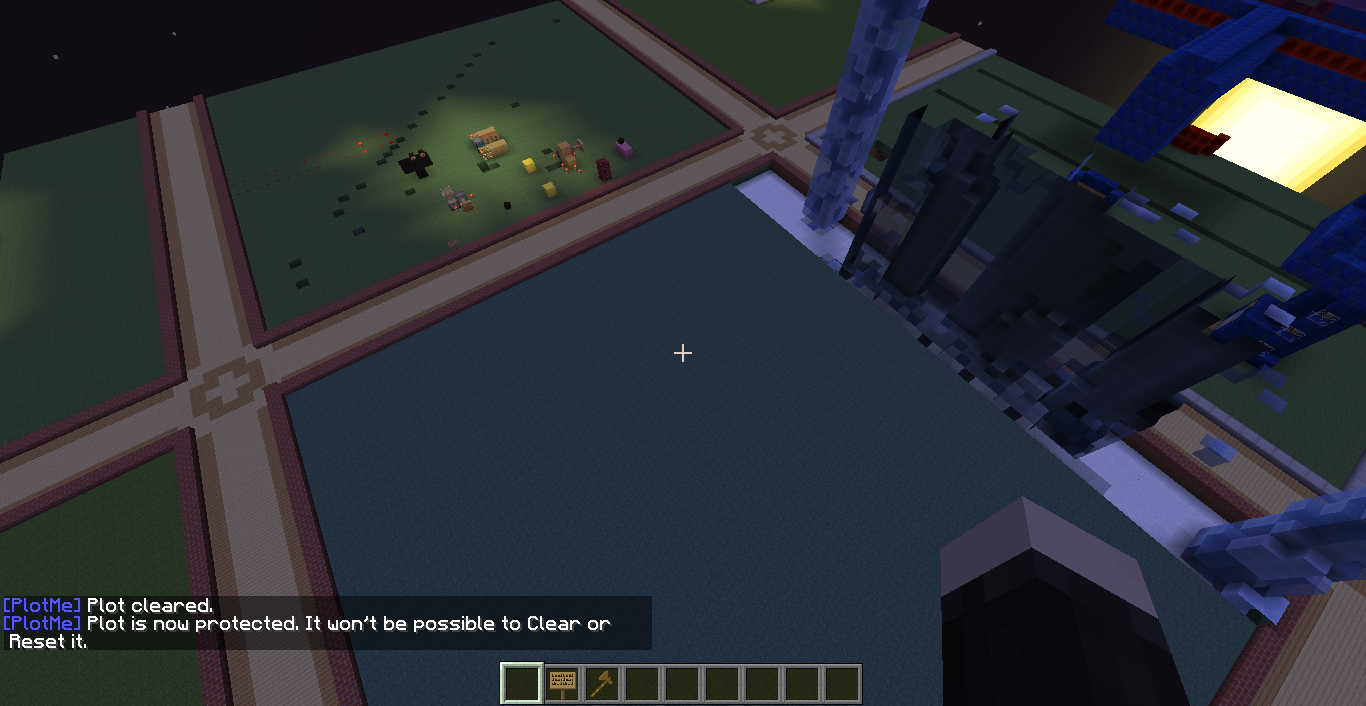
Task: Choose the wooden axe hotbar slot
Action: pos(602,684)
